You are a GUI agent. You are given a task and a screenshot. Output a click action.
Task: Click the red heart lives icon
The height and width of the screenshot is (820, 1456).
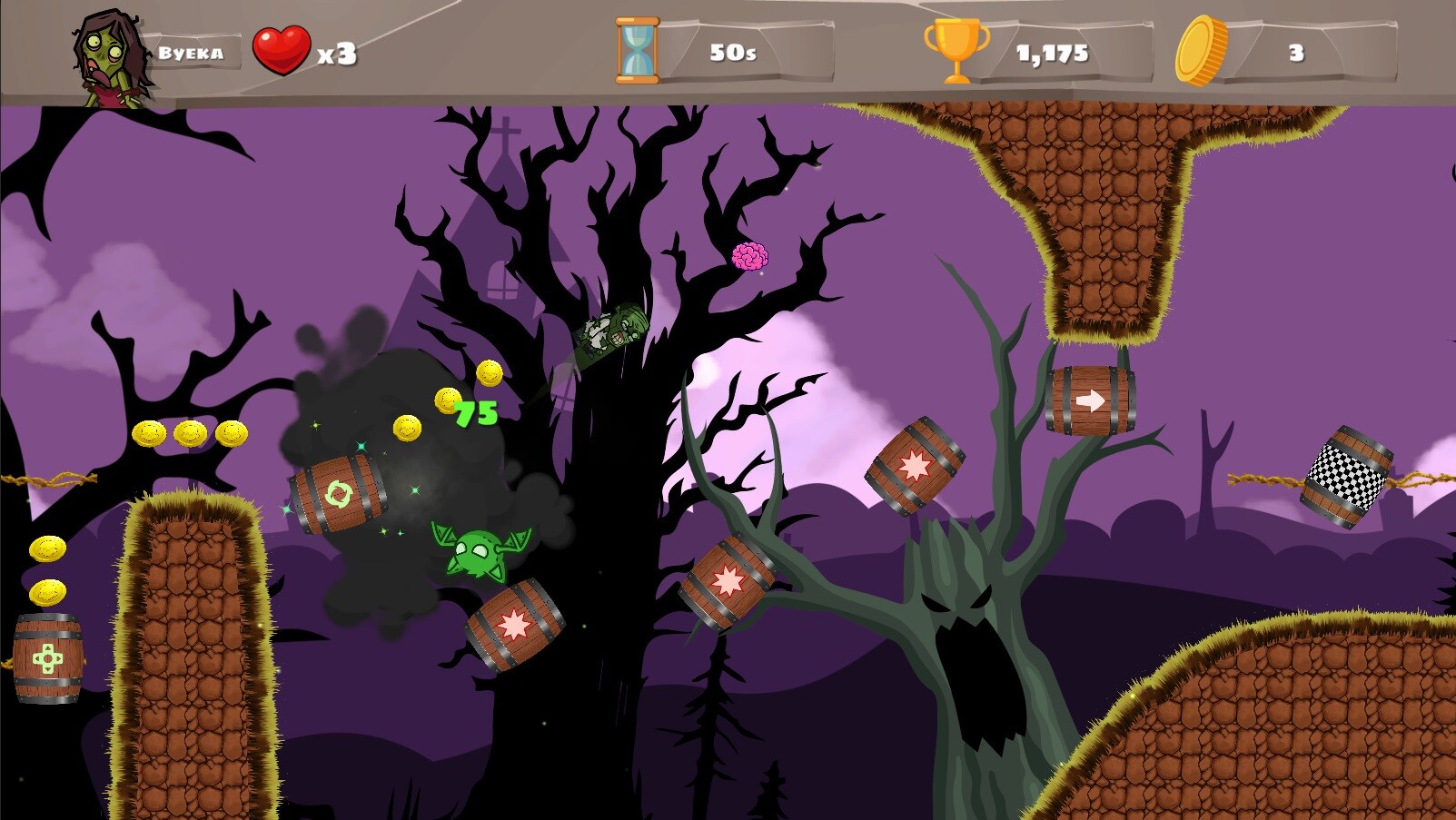coord(282,48)
